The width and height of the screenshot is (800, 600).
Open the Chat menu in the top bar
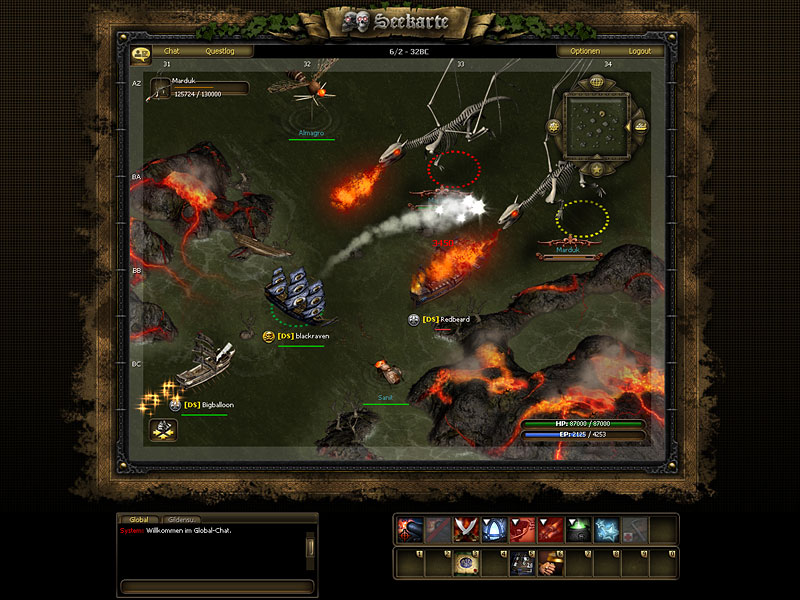click(172, 51)
